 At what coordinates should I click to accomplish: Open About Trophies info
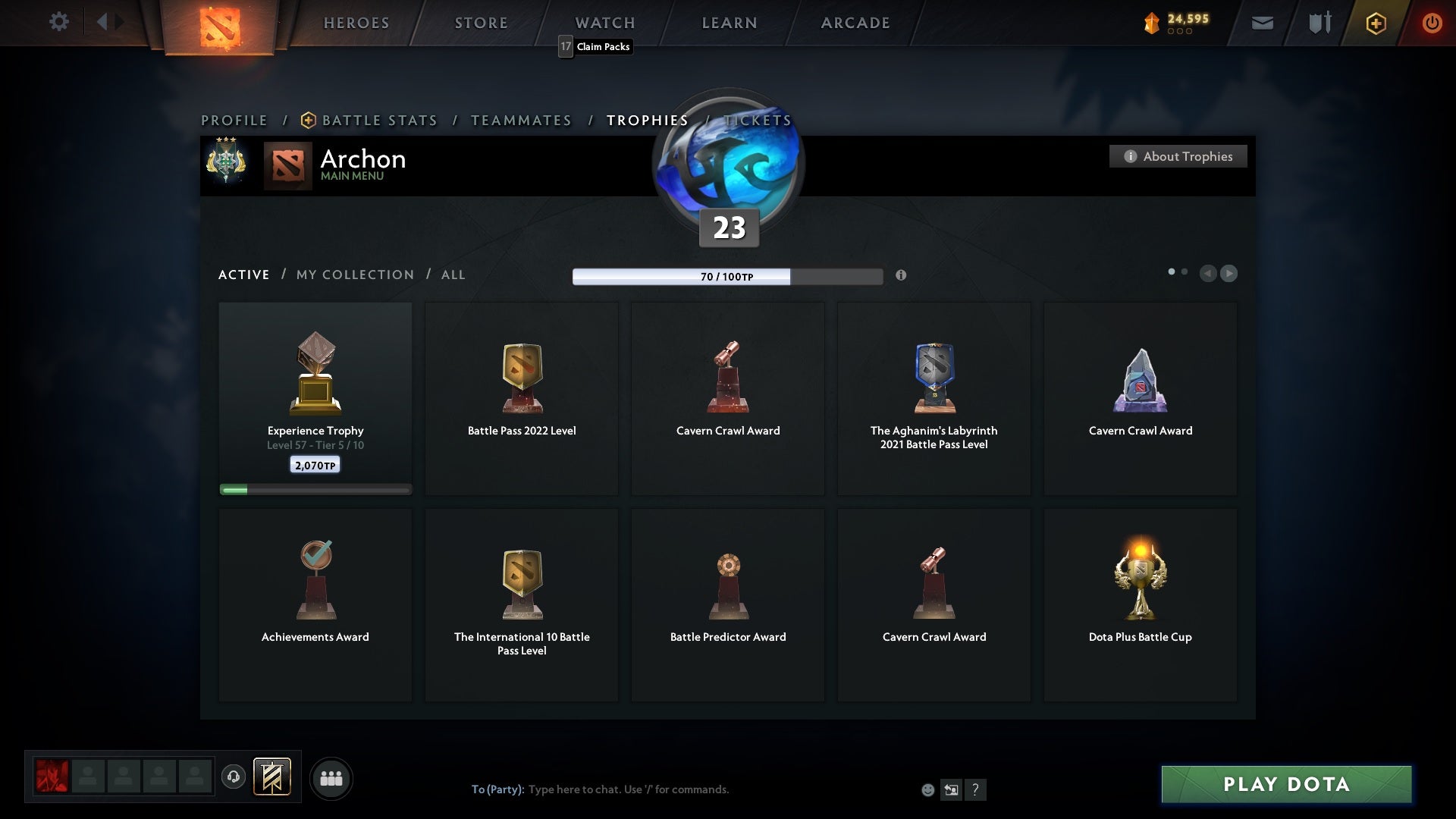pyautogui.click(x=1178, y=156)
